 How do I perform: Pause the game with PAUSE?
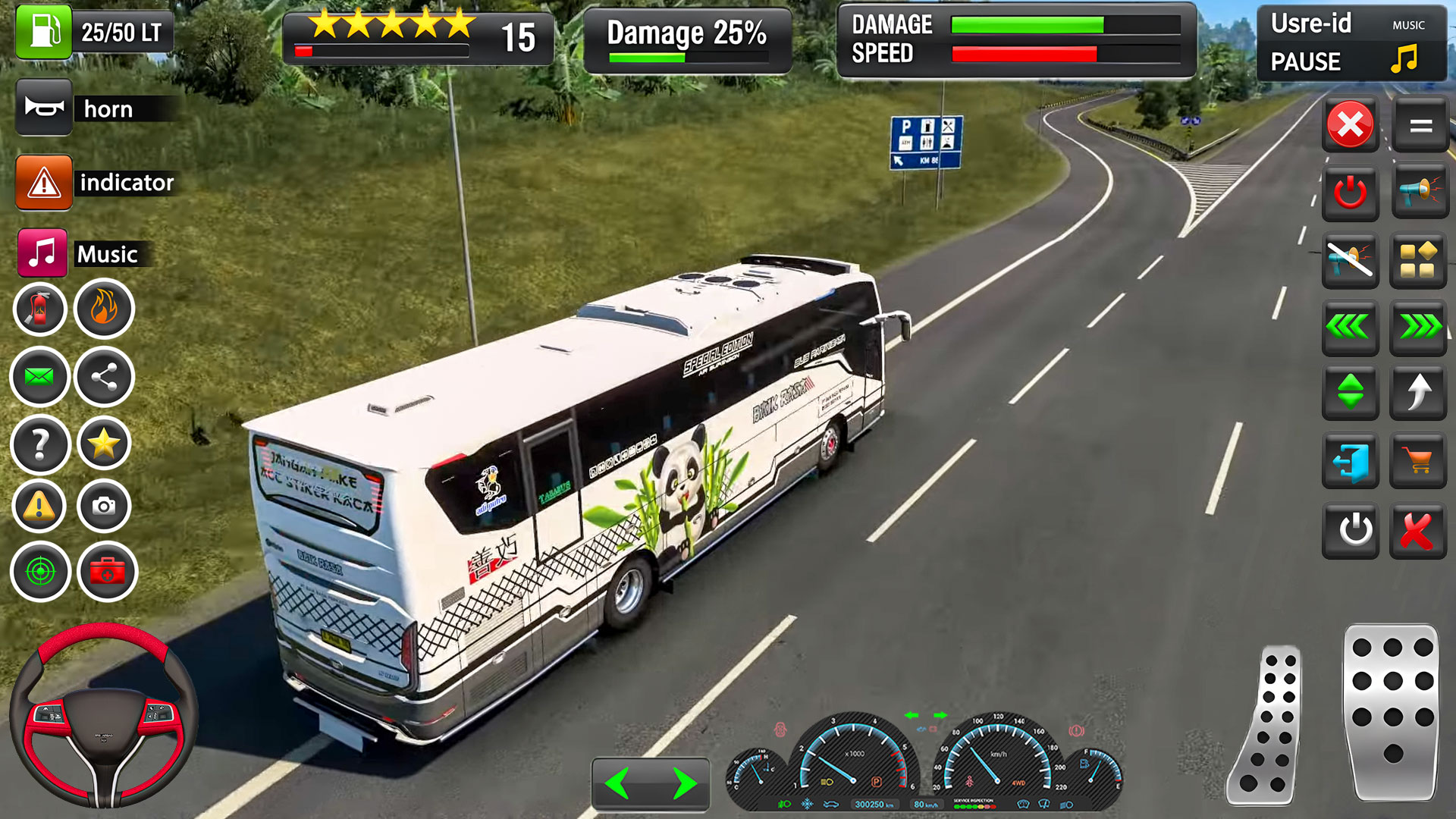tap(1305, 61)
